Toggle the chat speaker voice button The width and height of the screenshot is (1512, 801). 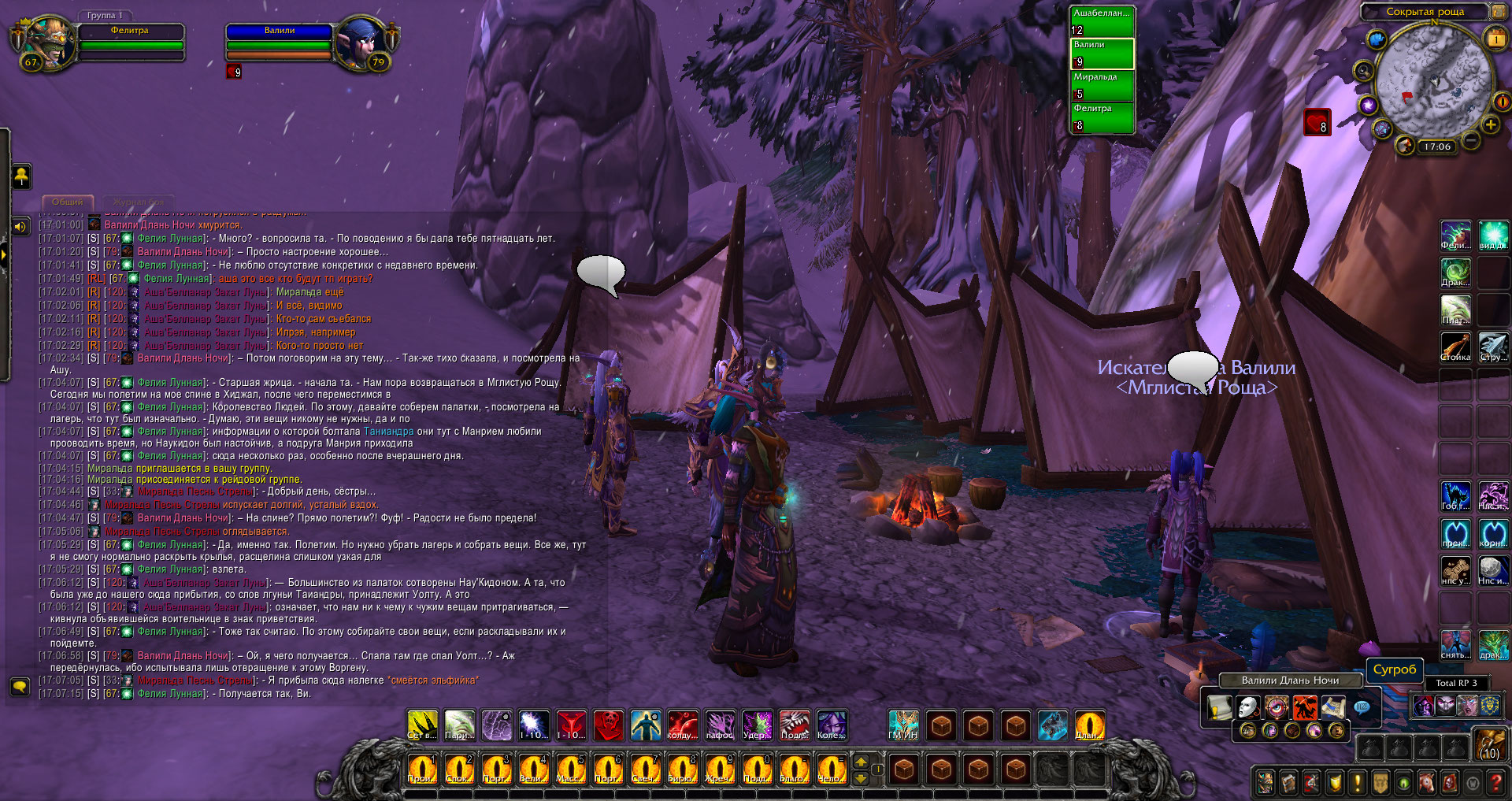[x=20, y=228]
